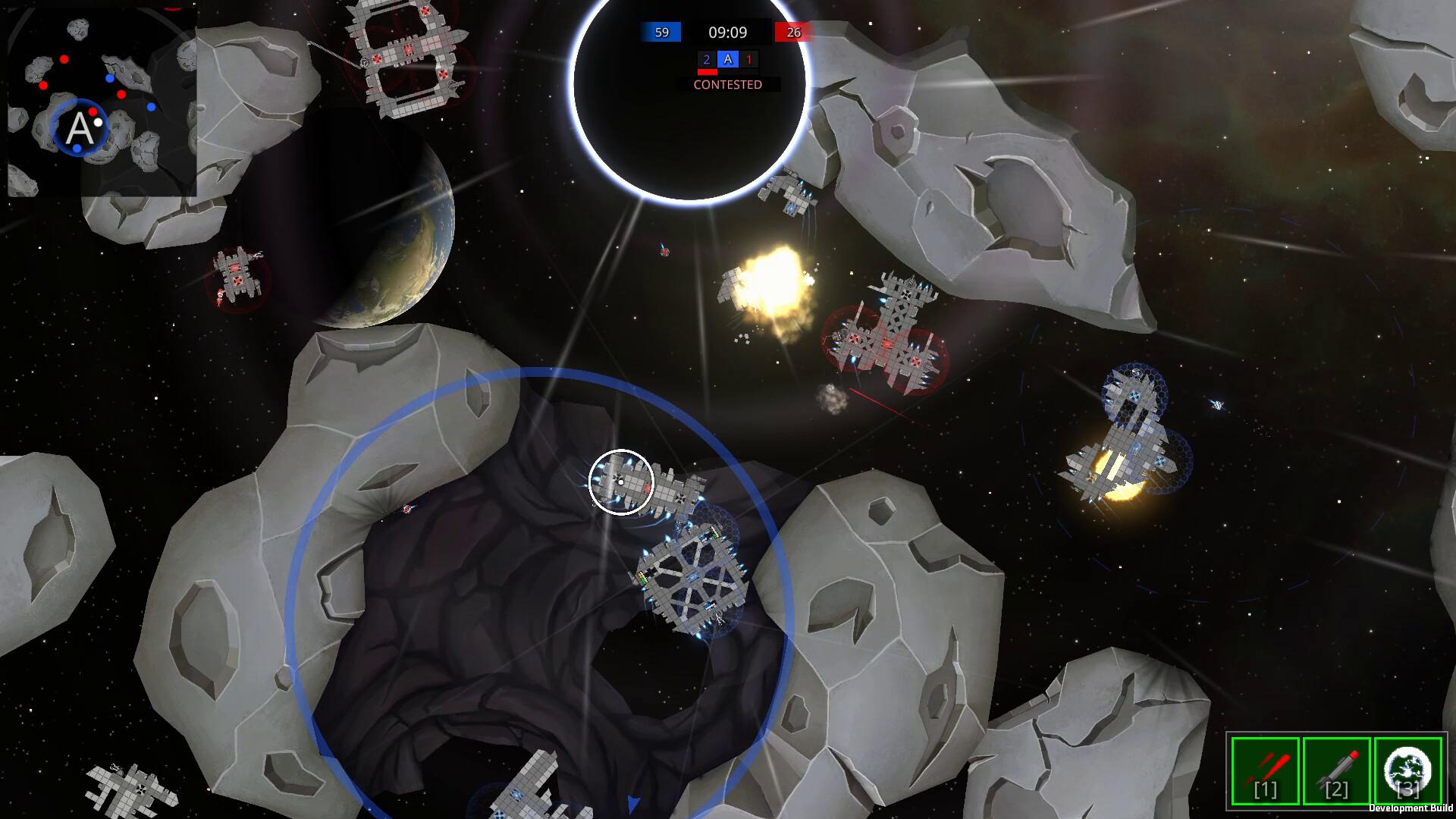Click the red capture progress bar under the 2
1456x819 pixels.
(707, 71)
